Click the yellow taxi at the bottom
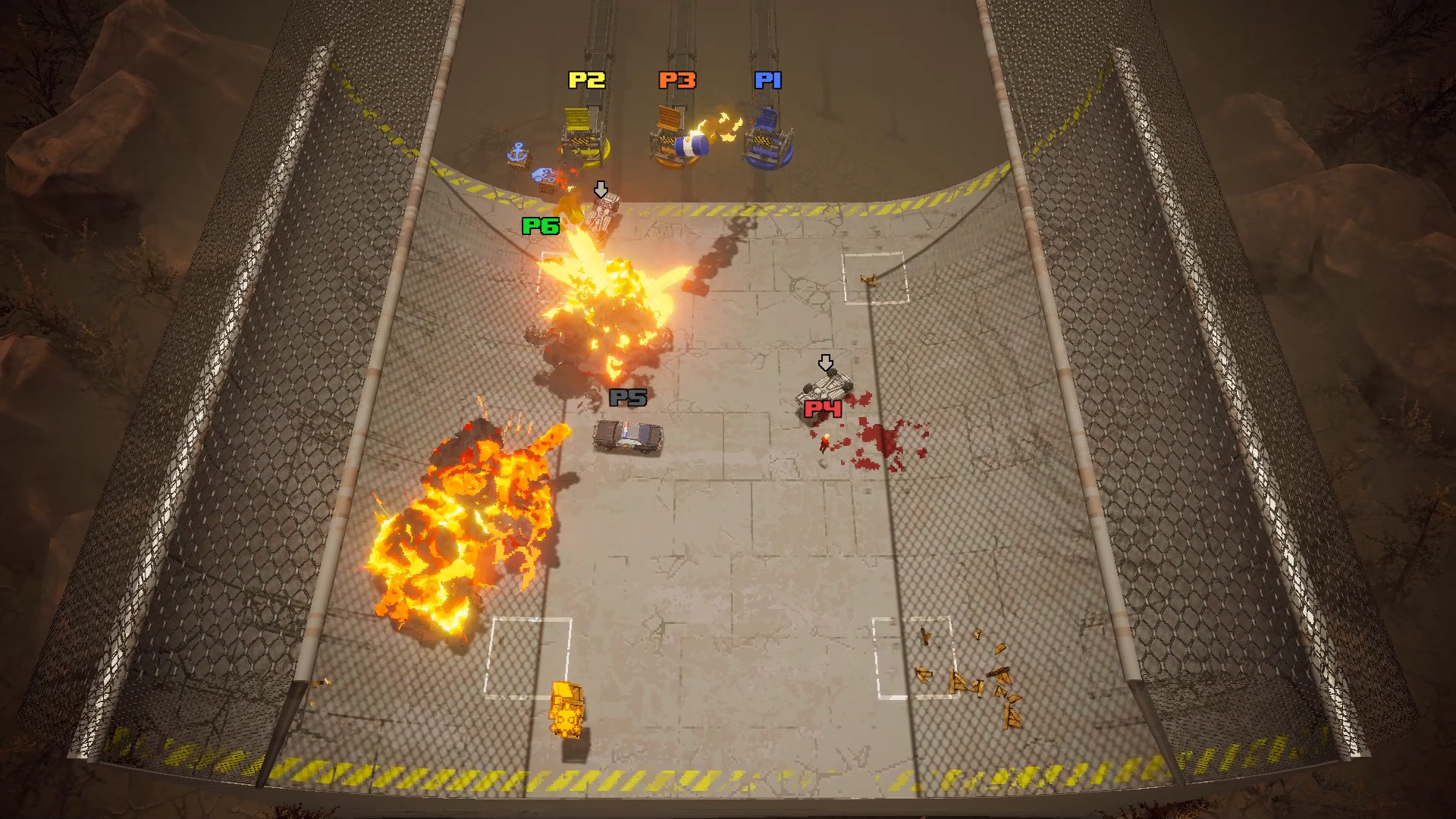 567,709
